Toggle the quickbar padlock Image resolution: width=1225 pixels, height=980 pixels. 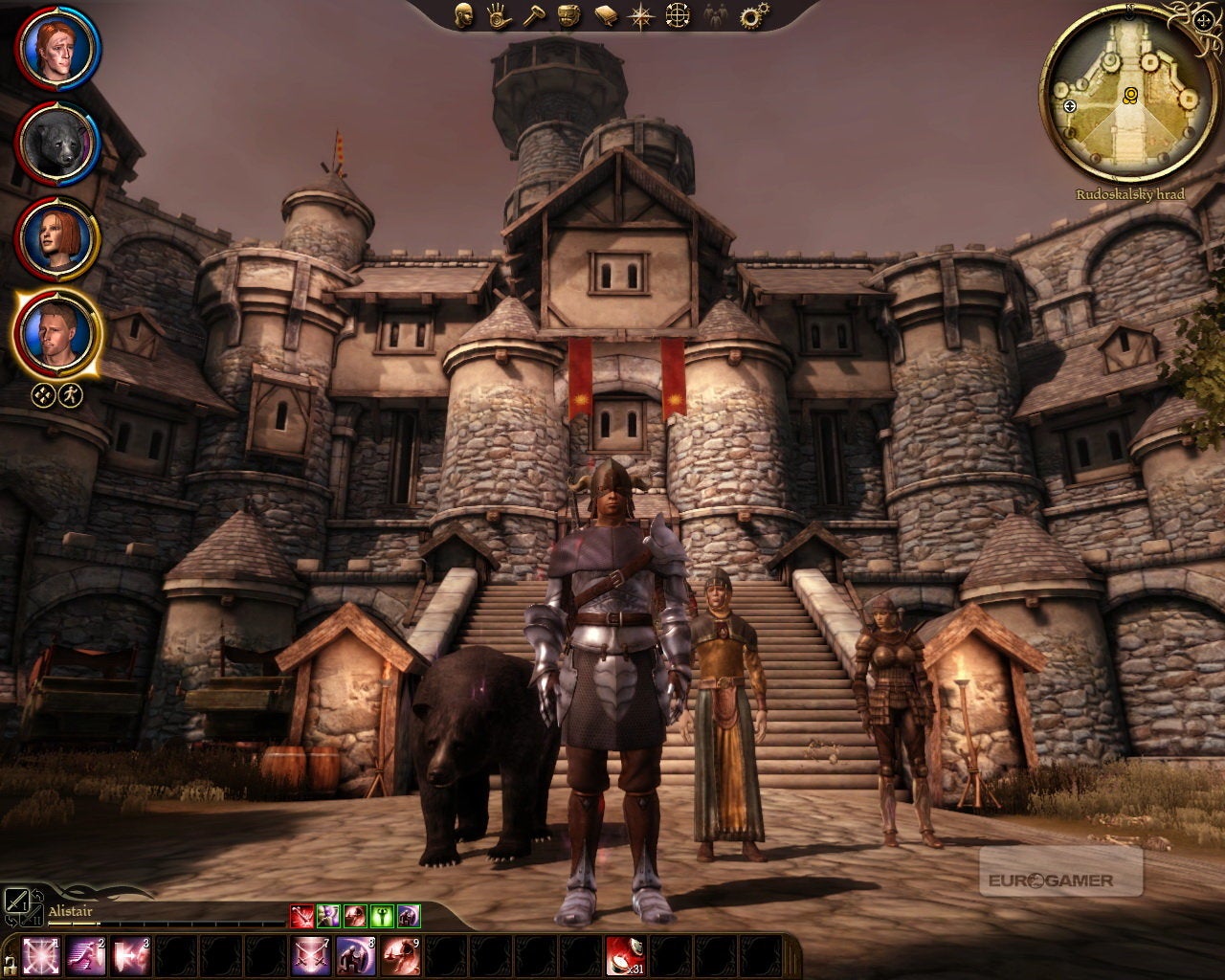[x=11, y=962]
